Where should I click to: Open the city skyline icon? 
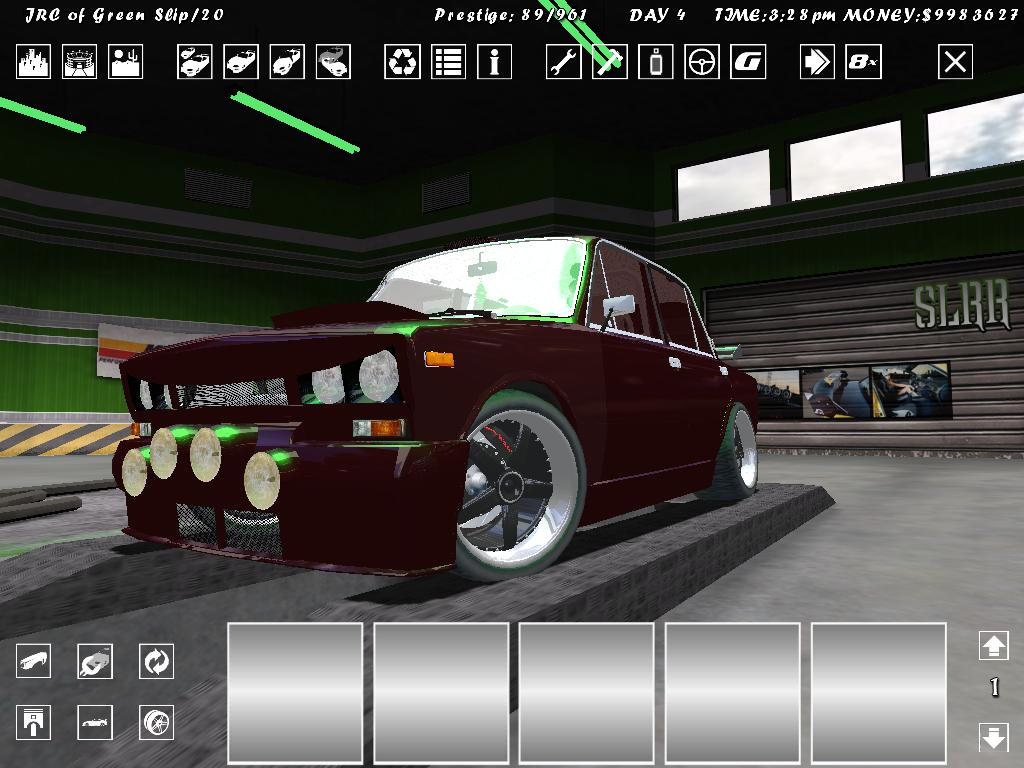[x=33, y=62]
